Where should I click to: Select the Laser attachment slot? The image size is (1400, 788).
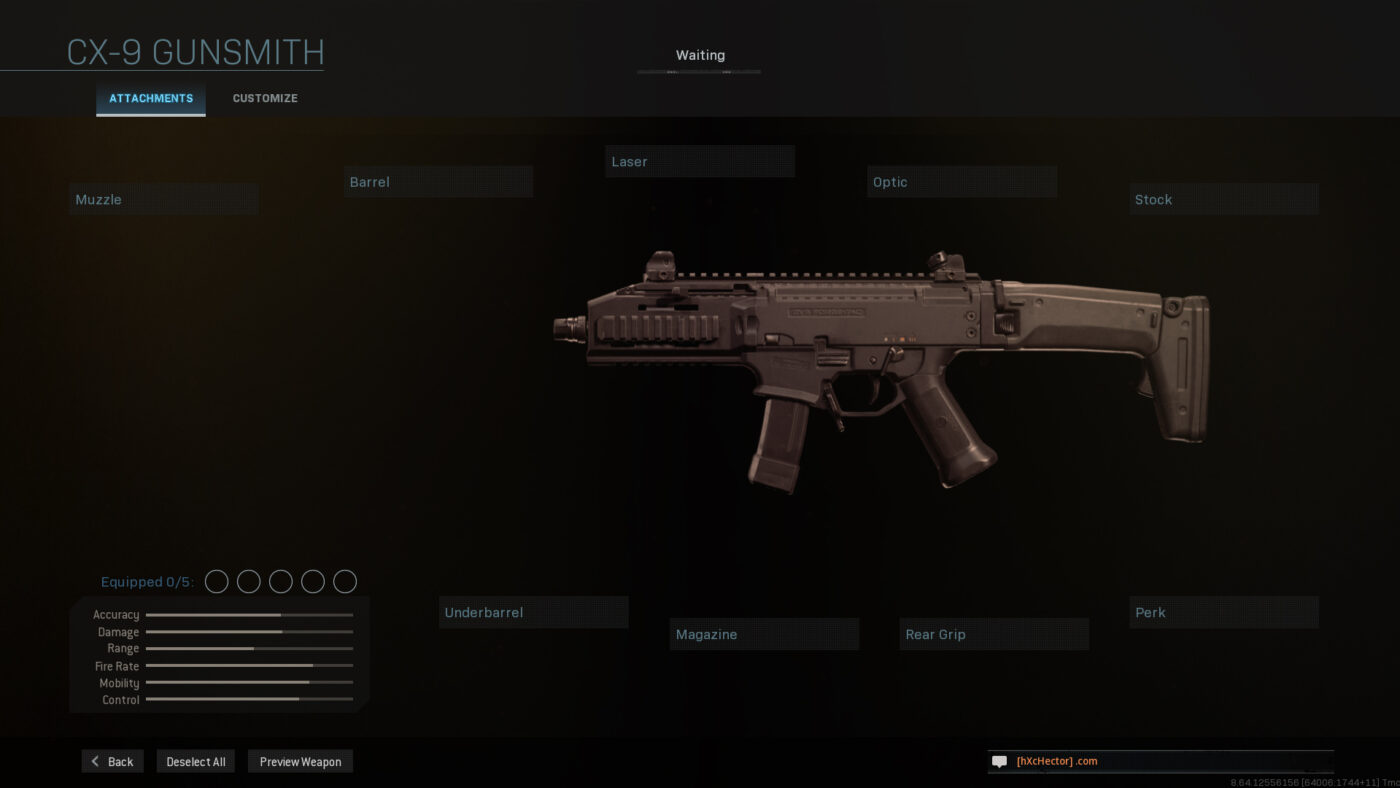tap(699, 161)
